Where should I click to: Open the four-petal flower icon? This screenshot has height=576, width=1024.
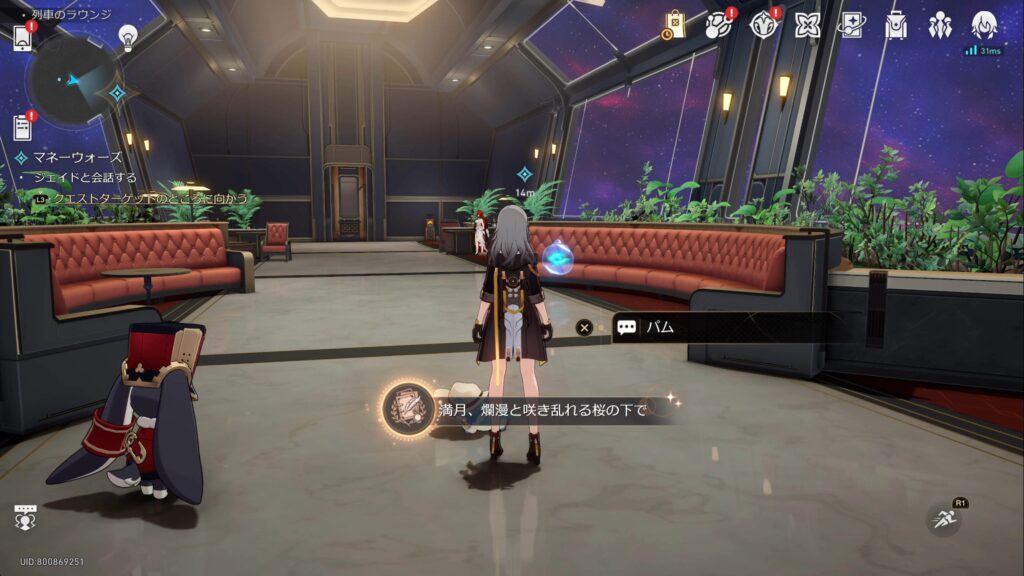(x=808, y=26)
